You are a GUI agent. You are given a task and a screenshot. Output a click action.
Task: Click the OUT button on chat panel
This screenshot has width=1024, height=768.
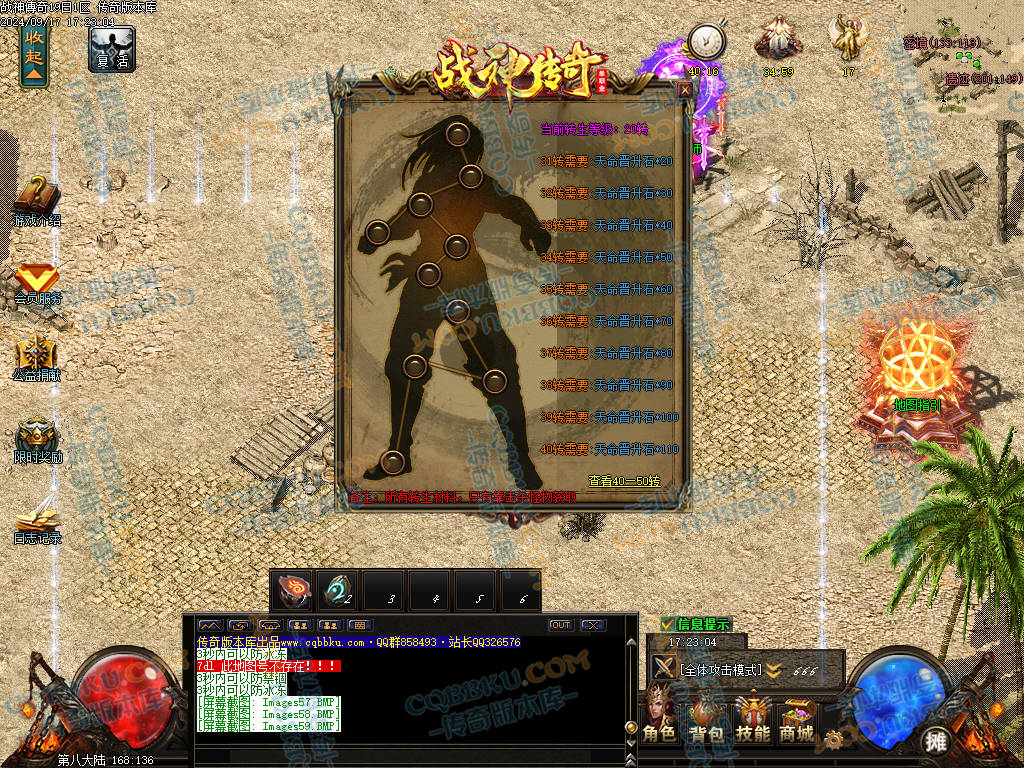tap(561, 625)
